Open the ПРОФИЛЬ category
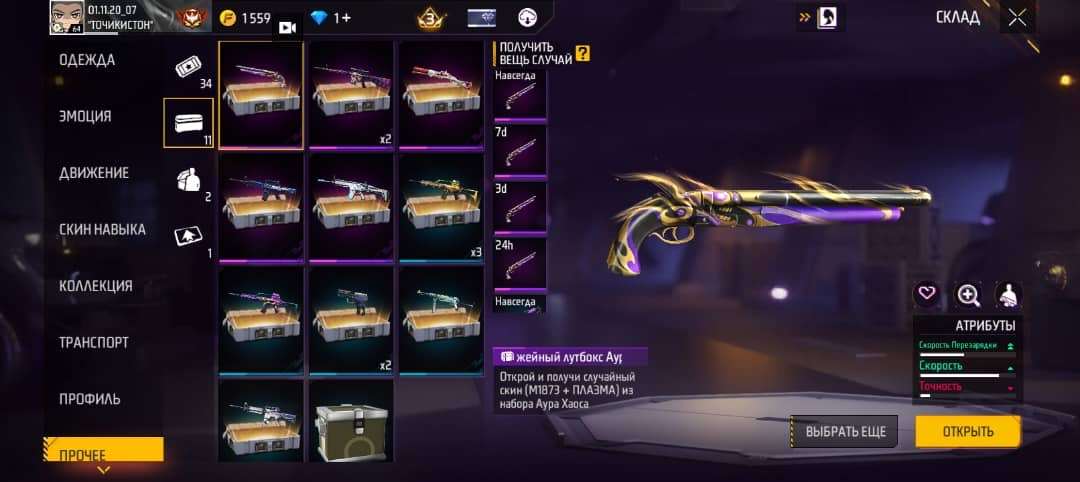 point(90,399)
